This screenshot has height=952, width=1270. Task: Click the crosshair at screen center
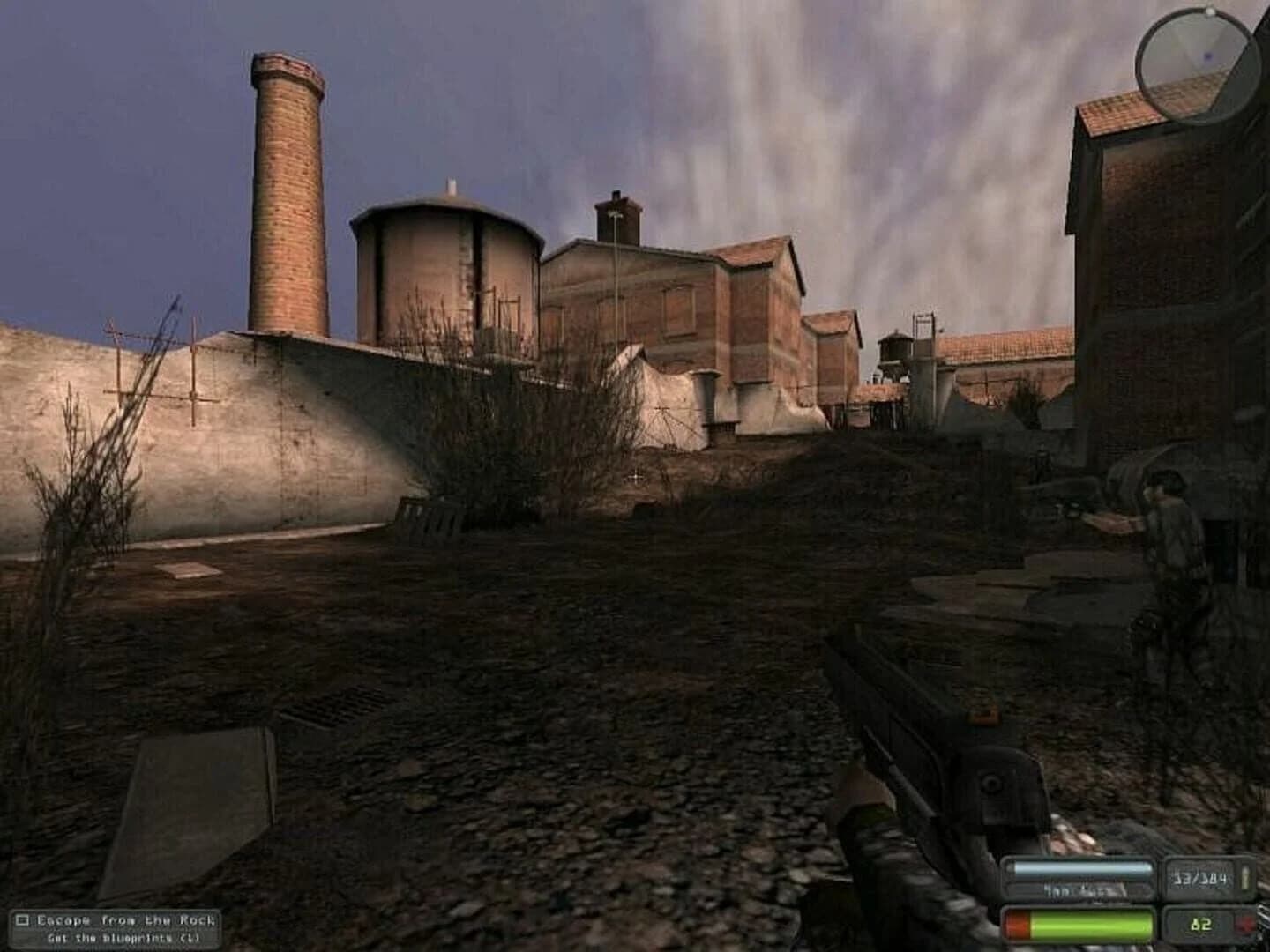pos(637,477)
